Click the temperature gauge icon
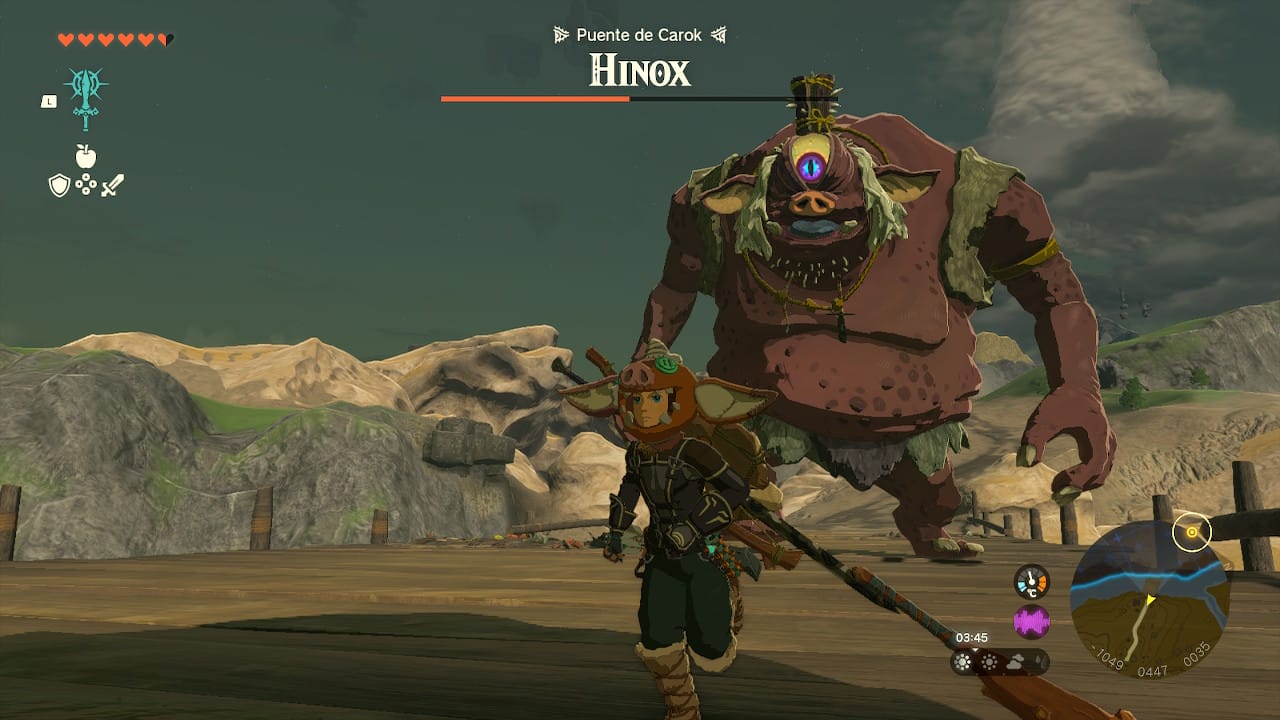Screen dimensions: 1280x720 (1031, 581)
